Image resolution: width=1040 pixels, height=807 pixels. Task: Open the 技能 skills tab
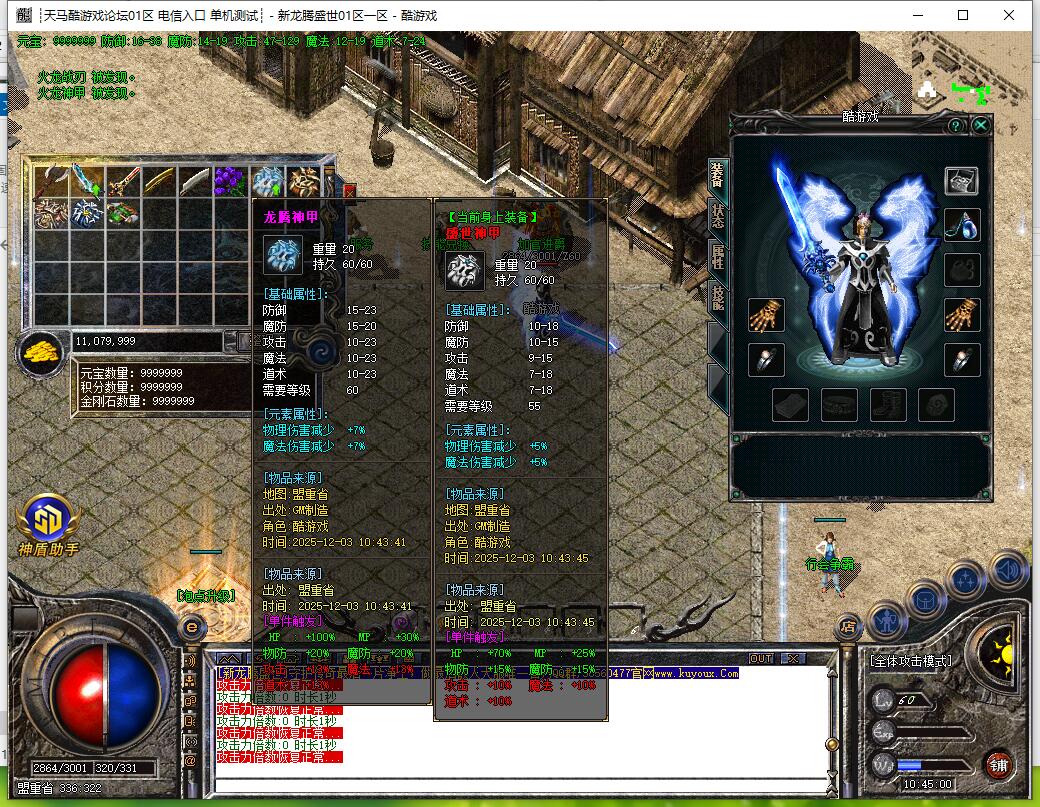(718, 297)
